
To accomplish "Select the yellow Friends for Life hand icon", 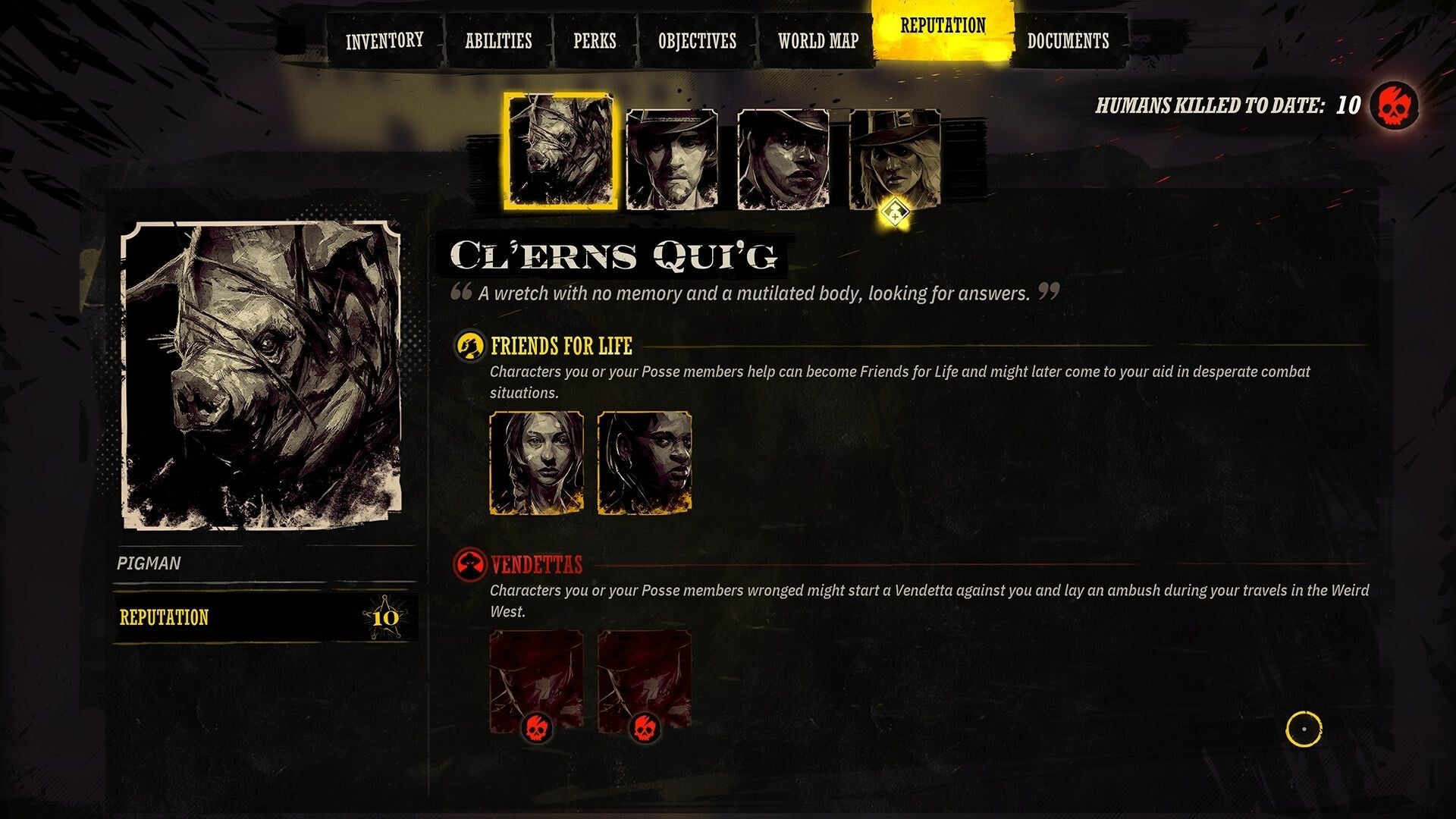I will [469, 347].
